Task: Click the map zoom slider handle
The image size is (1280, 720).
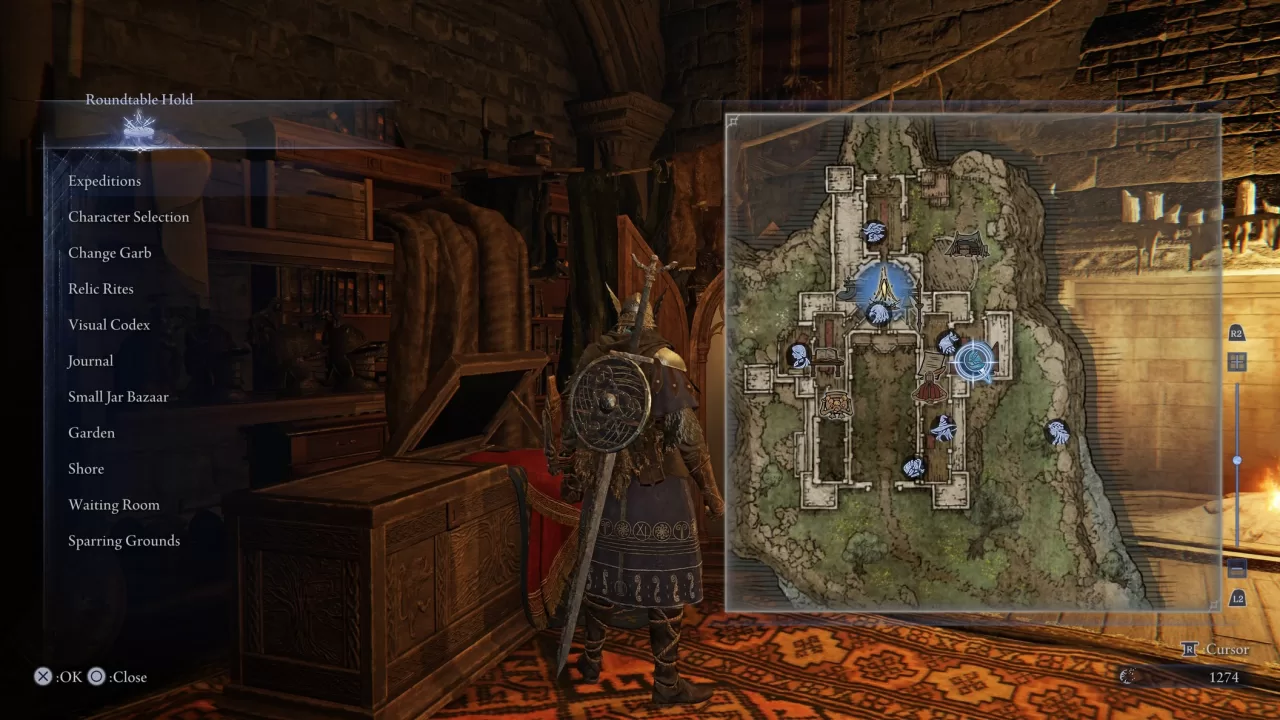Action: tap(1236, 461)
